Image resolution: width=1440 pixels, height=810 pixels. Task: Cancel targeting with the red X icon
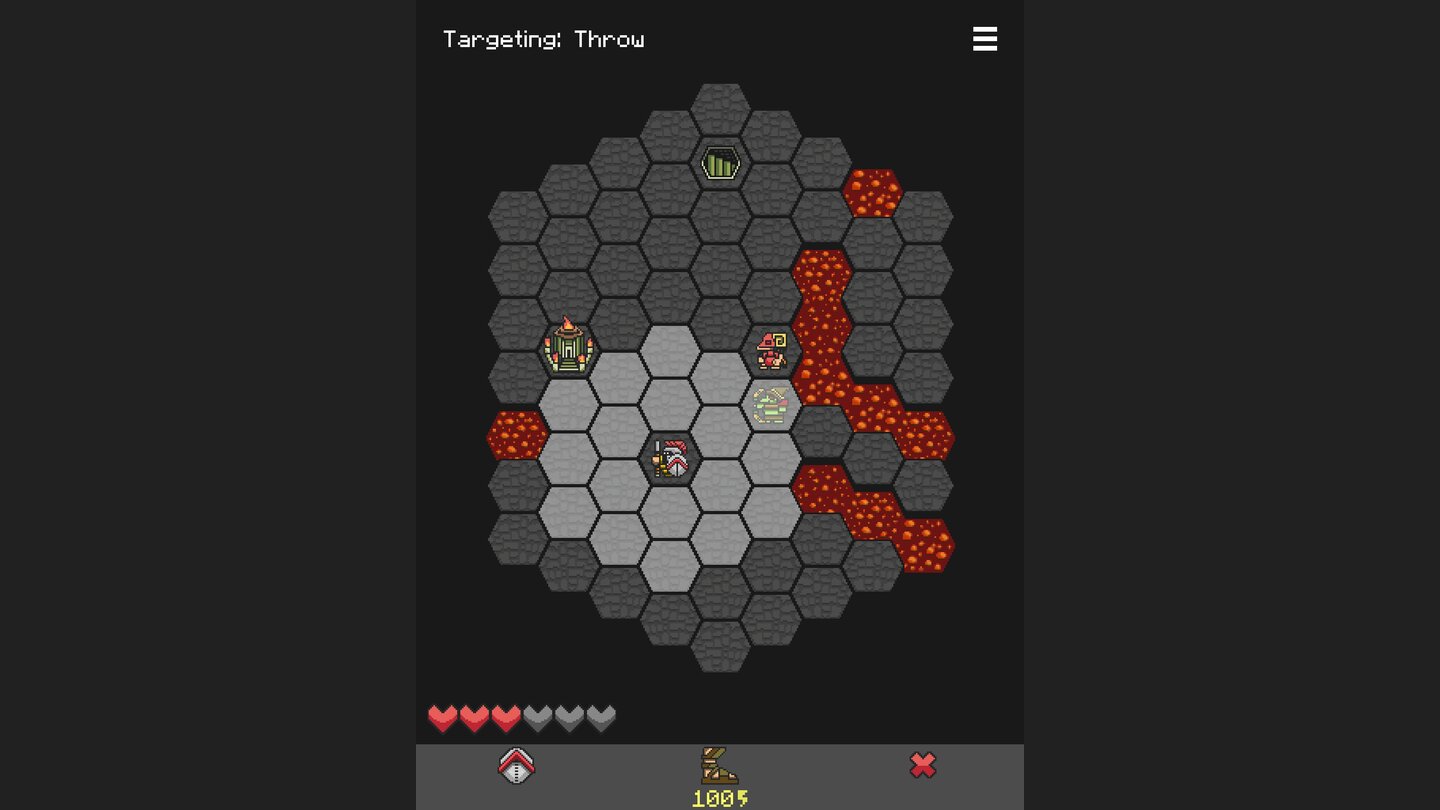[x=923, y=764]
